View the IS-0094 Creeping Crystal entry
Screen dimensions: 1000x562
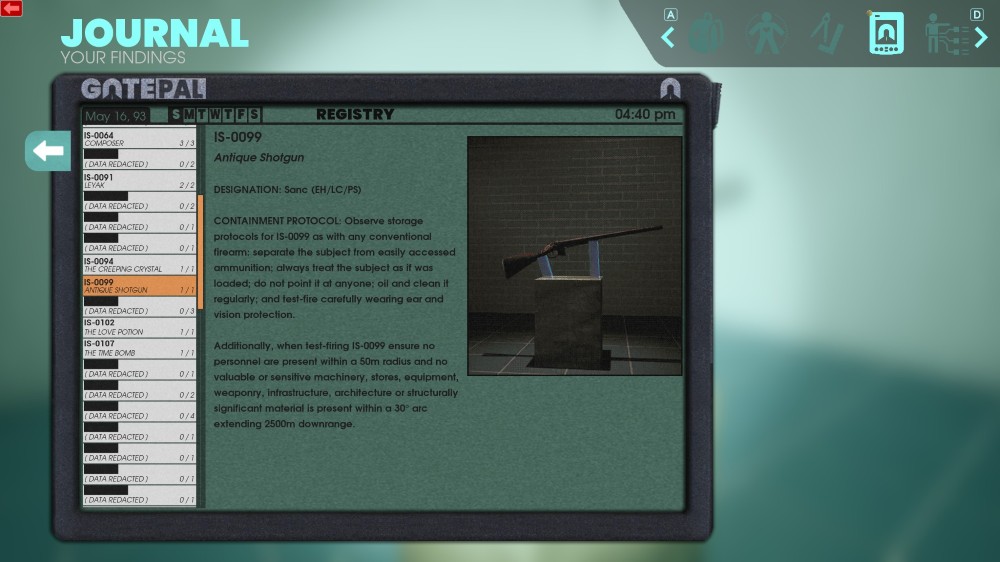[x=139, y=265]
